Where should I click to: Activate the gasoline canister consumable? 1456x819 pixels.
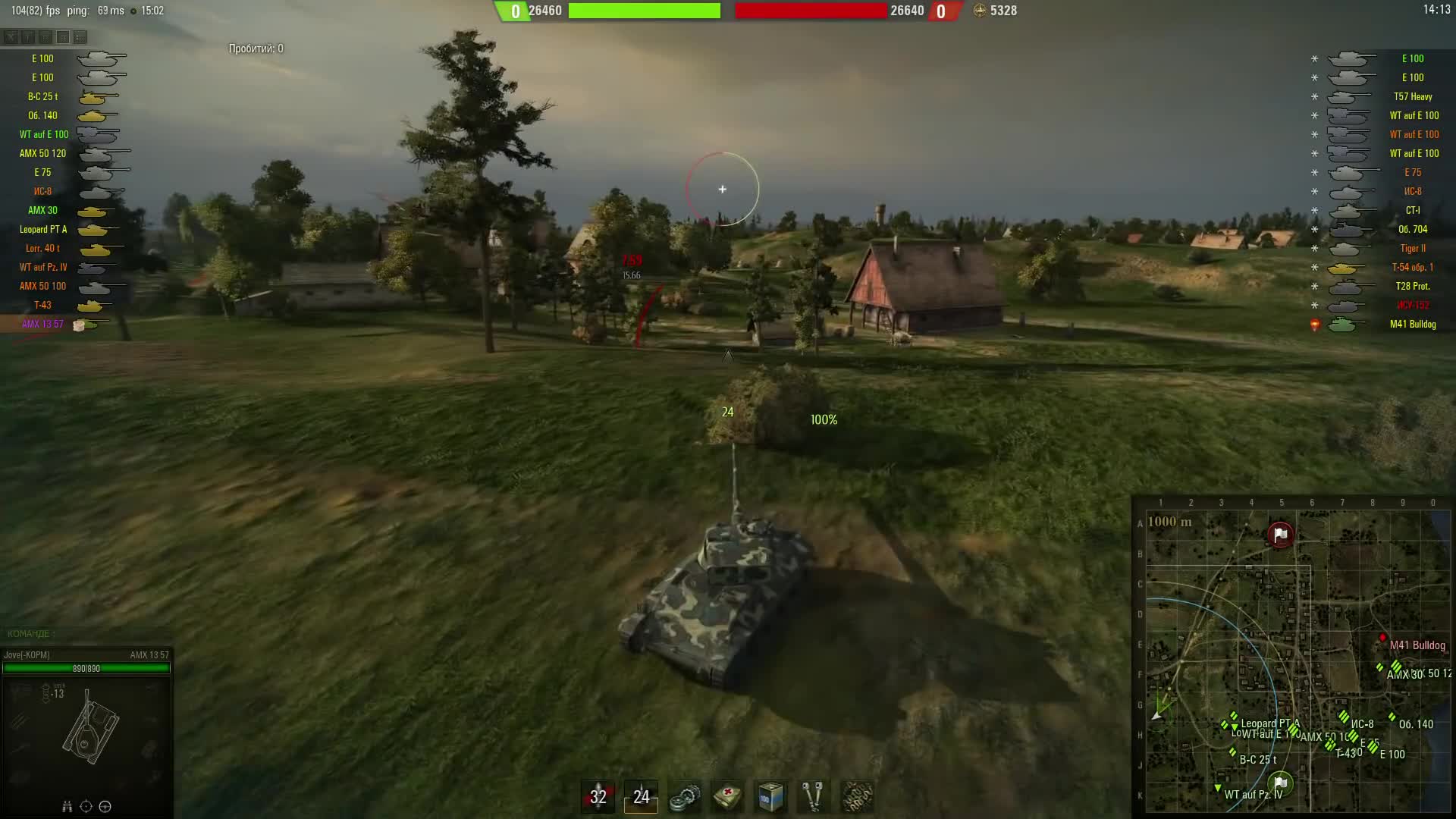(x=770, y=796)
